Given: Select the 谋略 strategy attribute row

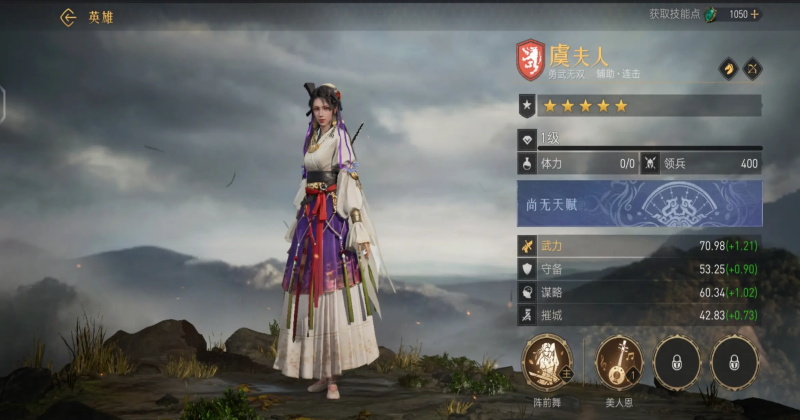Looking at the screenshot, I should click(640, 292).
